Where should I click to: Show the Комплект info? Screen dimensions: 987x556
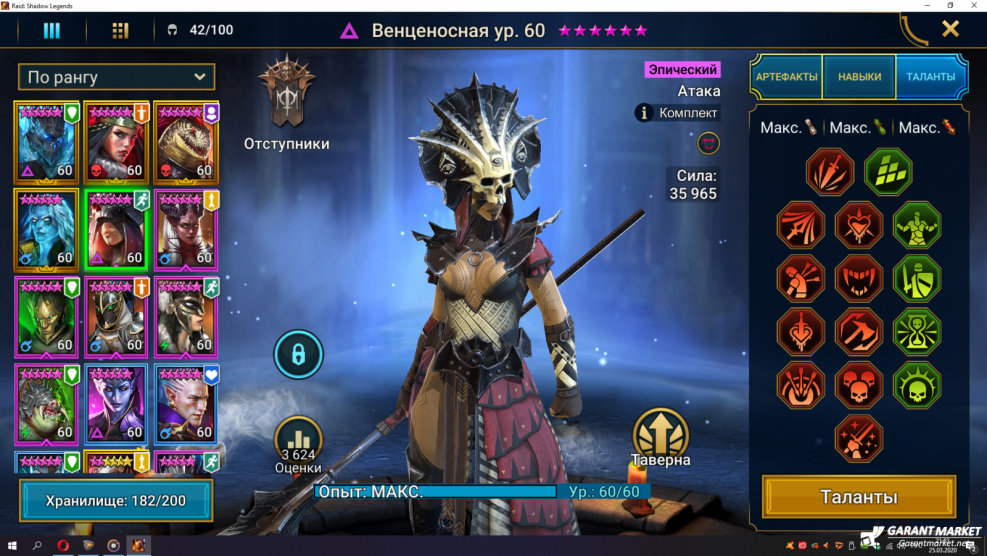click(678, 113)
